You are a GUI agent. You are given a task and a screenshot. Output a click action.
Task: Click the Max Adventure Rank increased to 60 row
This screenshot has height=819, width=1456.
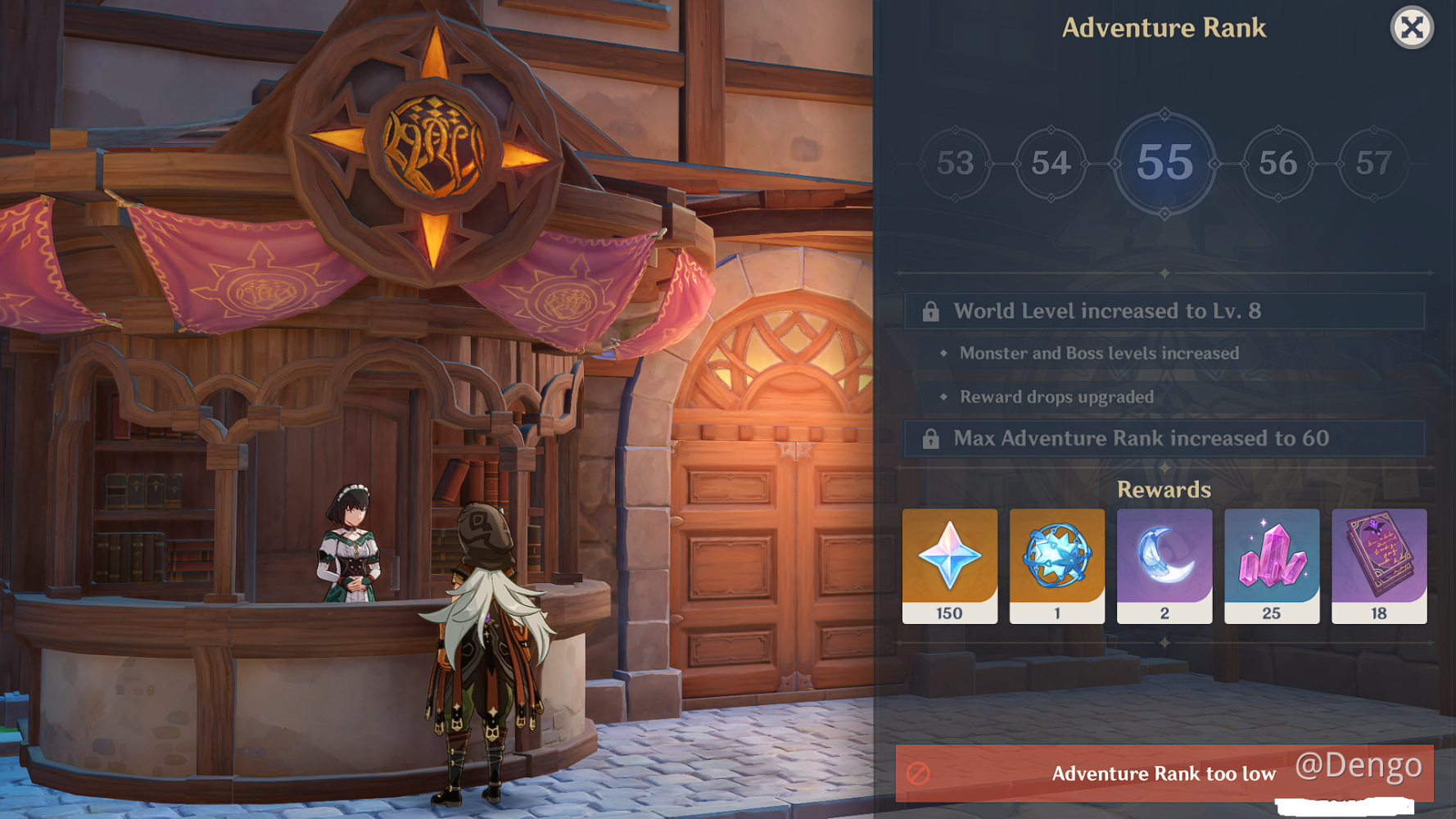[x=1164, y=439]
